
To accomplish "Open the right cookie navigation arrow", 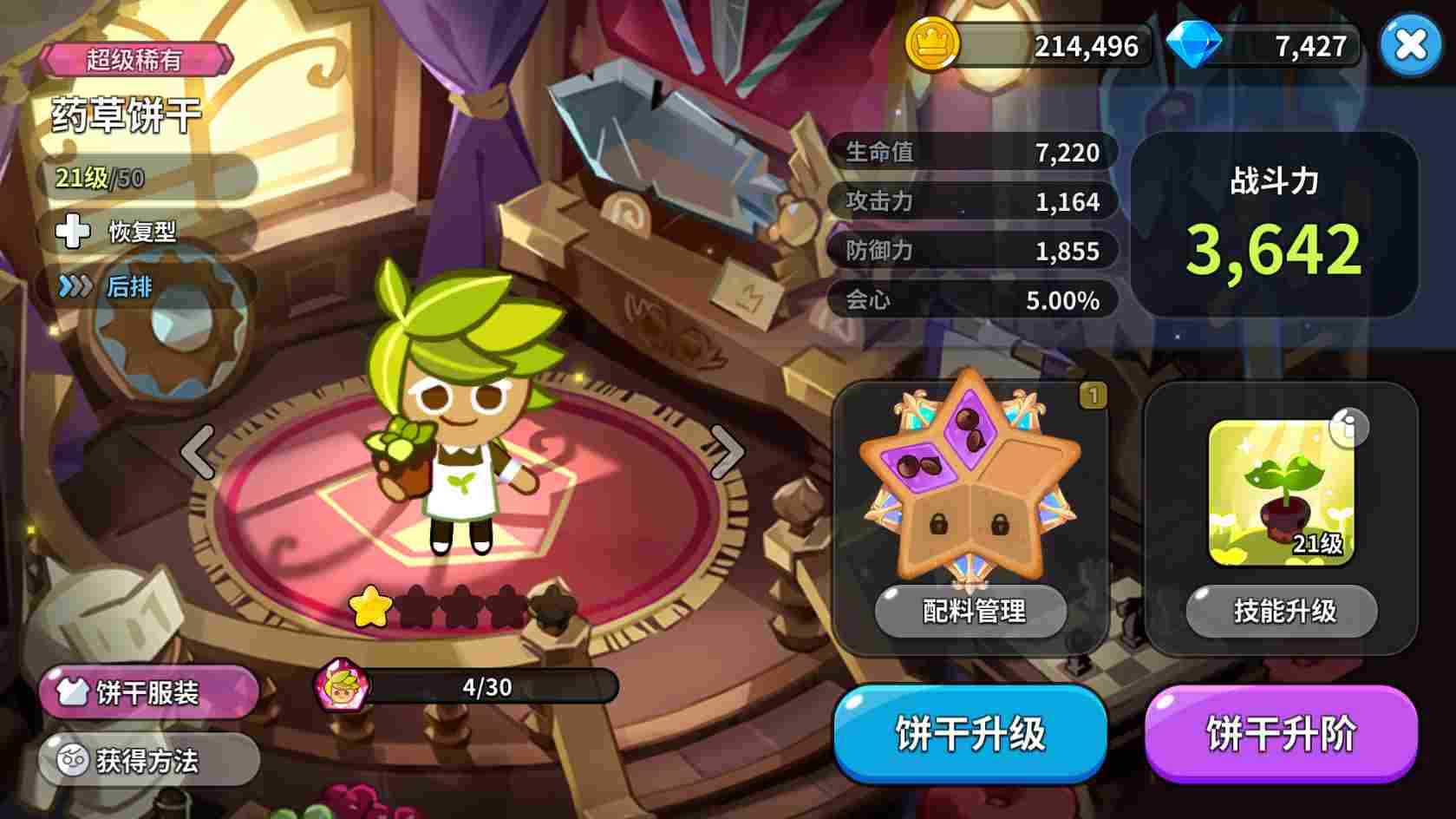I will (727, 451).
